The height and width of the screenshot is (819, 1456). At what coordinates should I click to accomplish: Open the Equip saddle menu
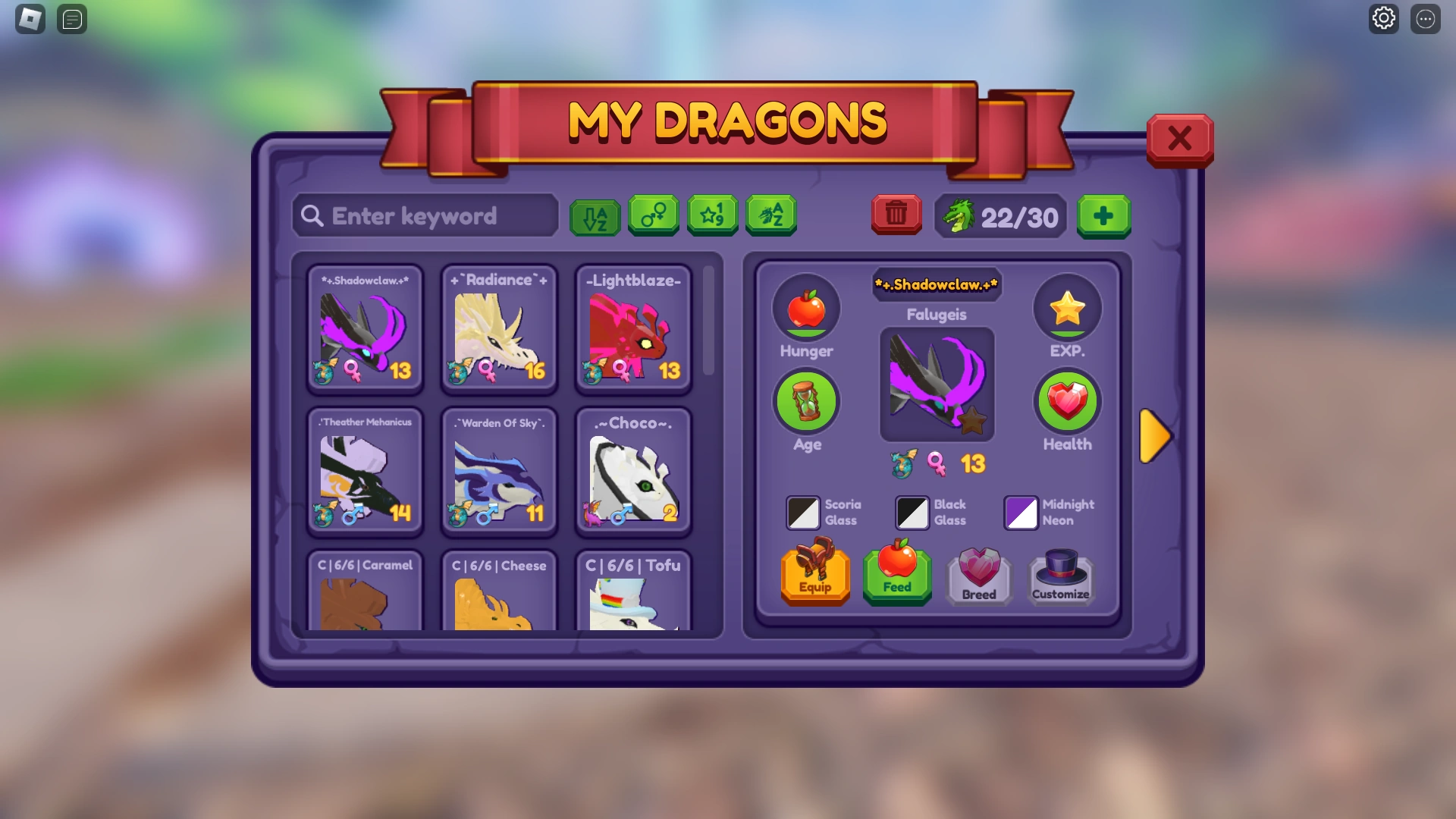pyautogui.click(x=814, y=576)
